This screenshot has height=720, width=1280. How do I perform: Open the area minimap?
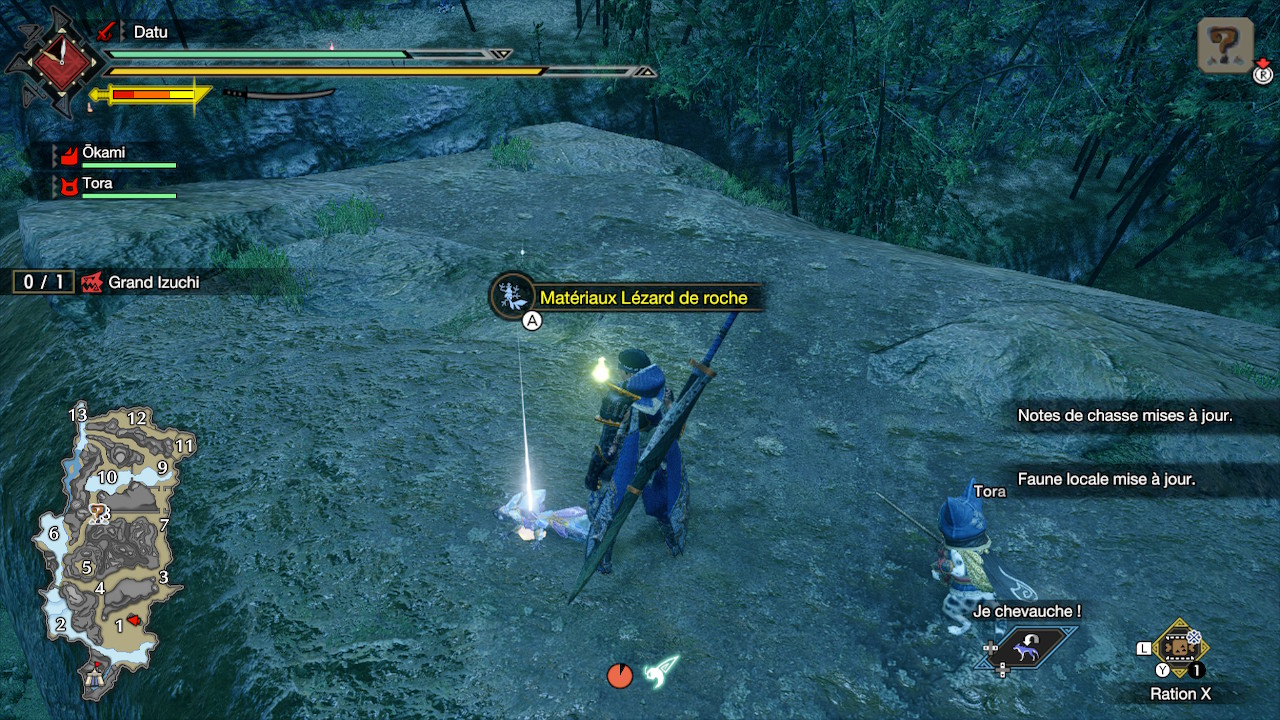(110, 545)
